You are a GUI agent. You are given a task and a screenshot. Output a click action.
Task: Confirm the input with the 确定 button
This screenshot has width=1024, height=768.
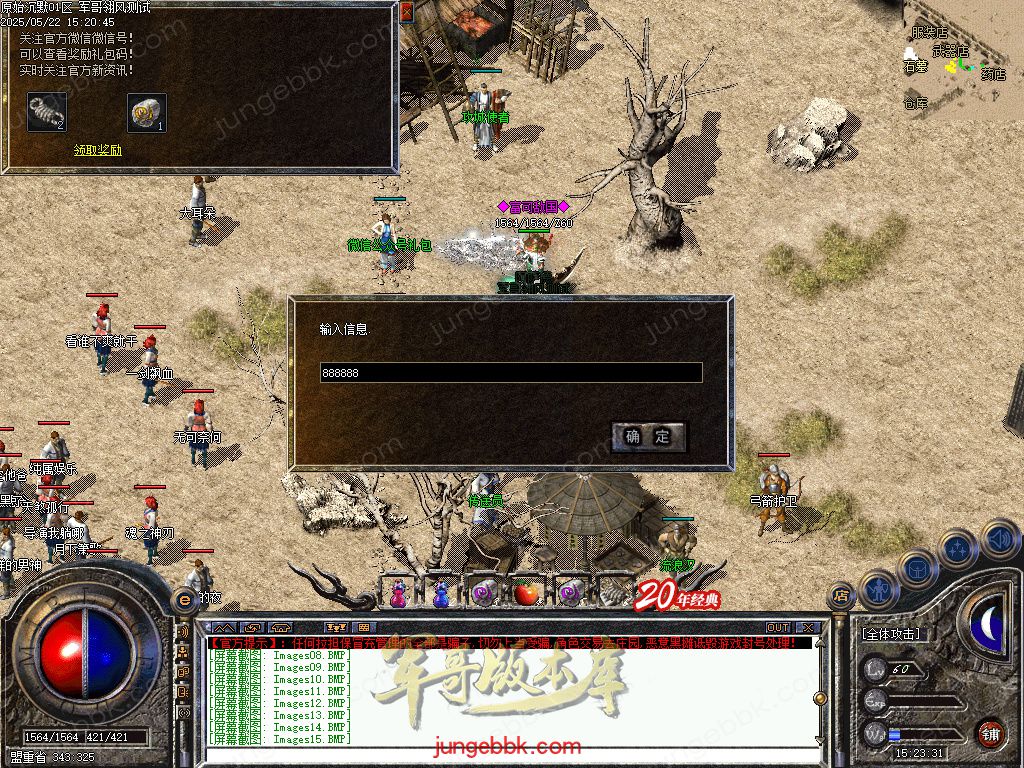click(648, 437)
